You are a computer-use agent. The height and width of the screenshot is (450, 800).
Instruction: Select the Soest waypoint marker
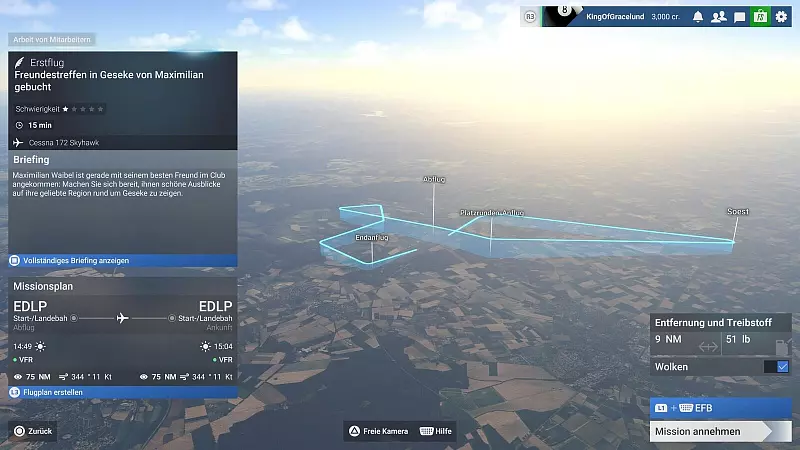[x=738, y=212]
